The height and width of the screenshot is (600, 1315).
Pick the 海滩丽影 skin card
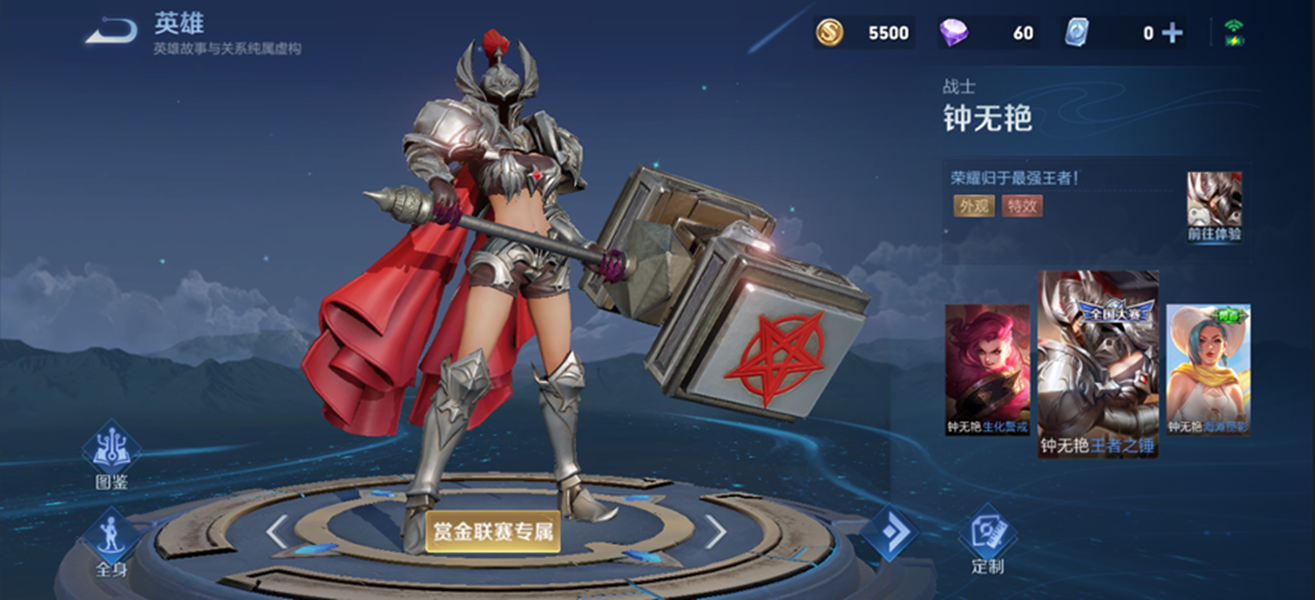tap(1208, 370)
